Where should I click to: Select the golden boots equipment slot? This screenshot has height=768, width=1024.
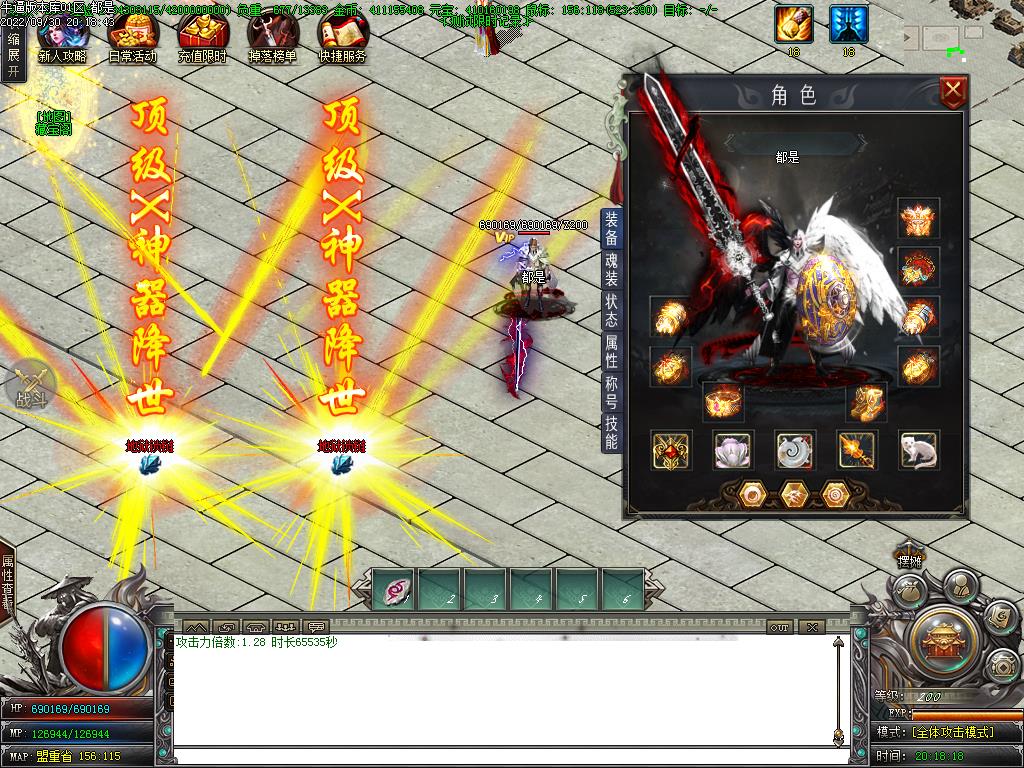[868, 402]
